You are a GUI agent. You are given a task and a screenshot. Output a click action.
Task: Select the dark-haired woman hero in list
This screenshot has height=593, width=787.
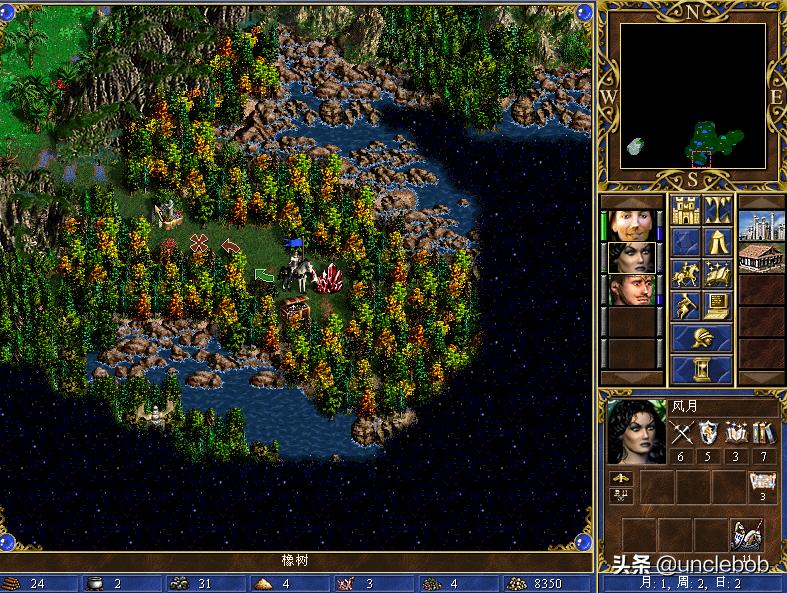pos(632,258)
